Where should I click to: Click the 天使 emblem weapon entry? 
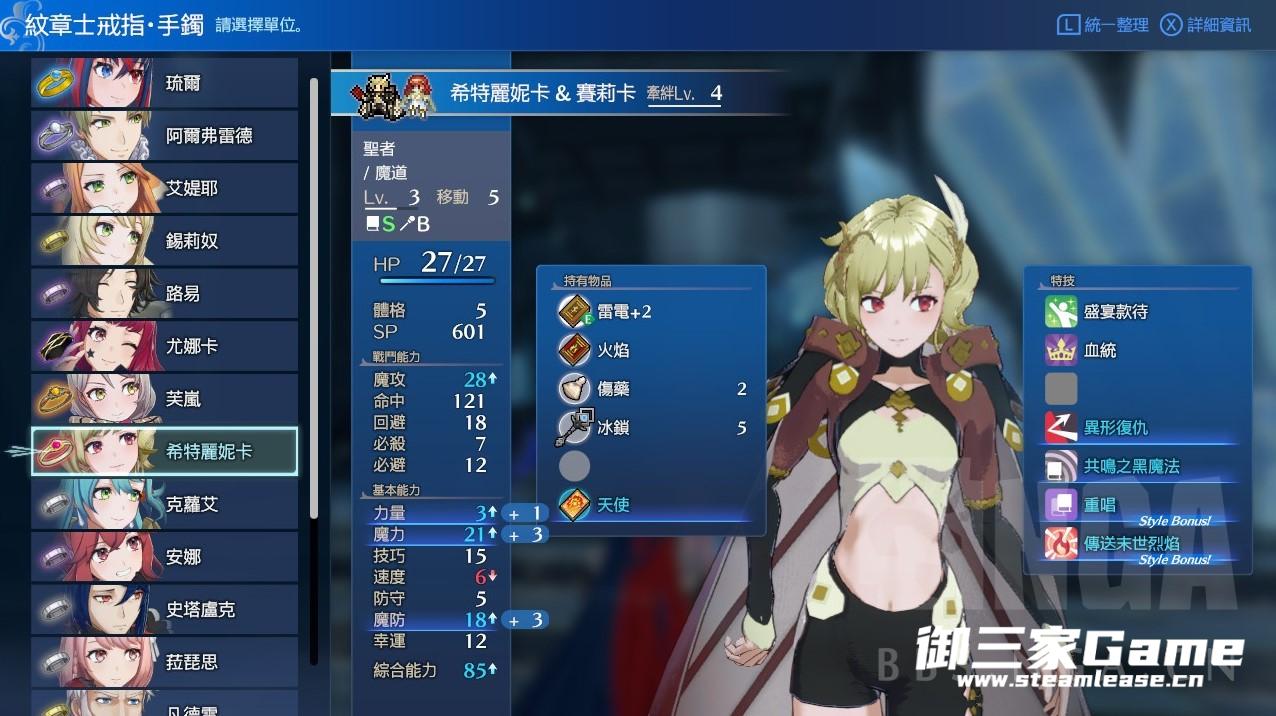[613, 505]
